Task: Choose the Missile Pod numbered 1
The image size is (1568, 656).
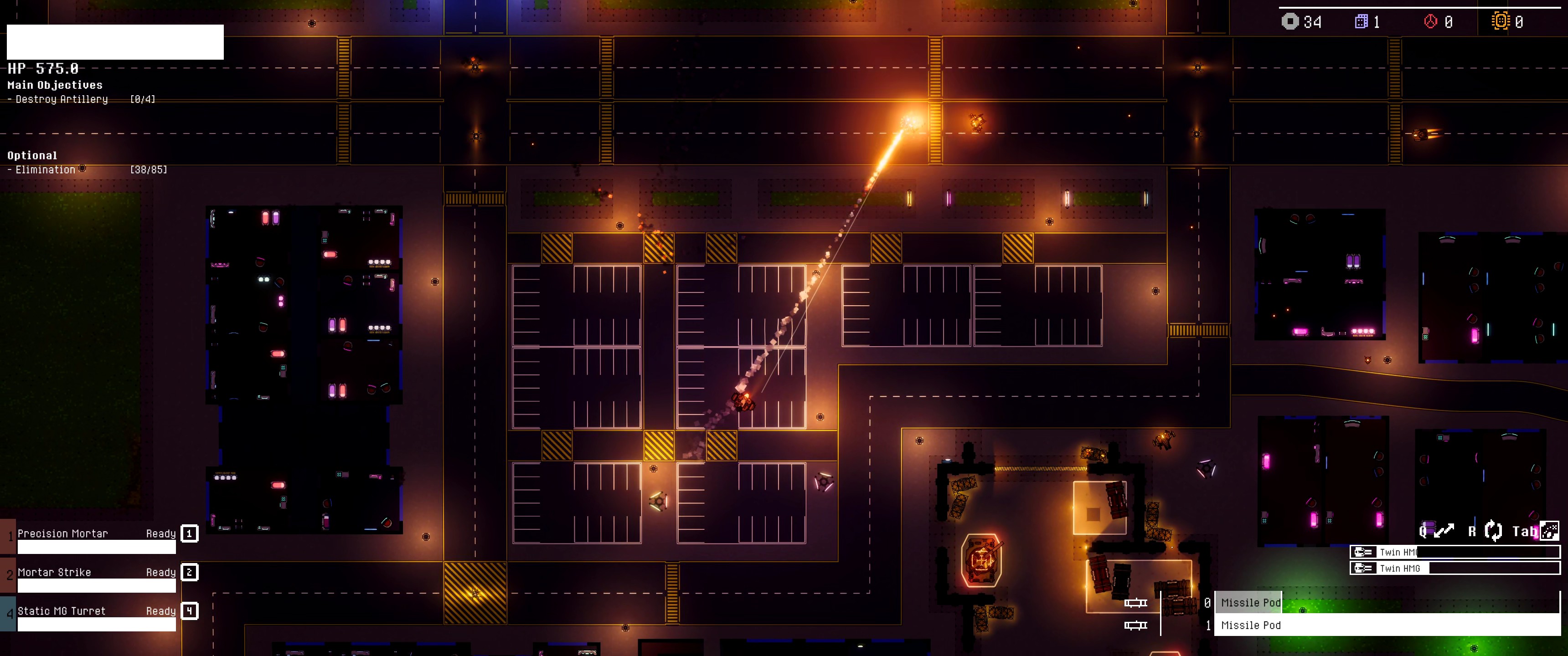Action: click(x=1250, y=625)
